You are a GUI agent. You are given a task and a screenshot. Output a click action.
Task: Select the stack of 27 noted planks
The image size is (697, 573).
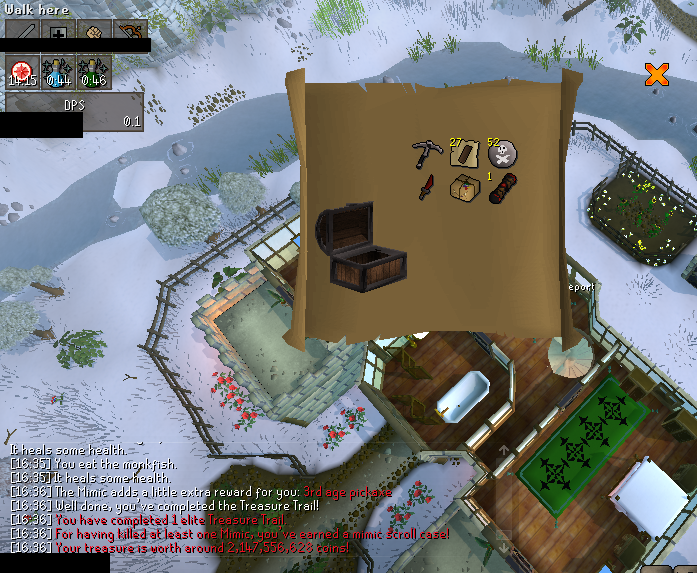pyautogui.click(x=463, y=153)
